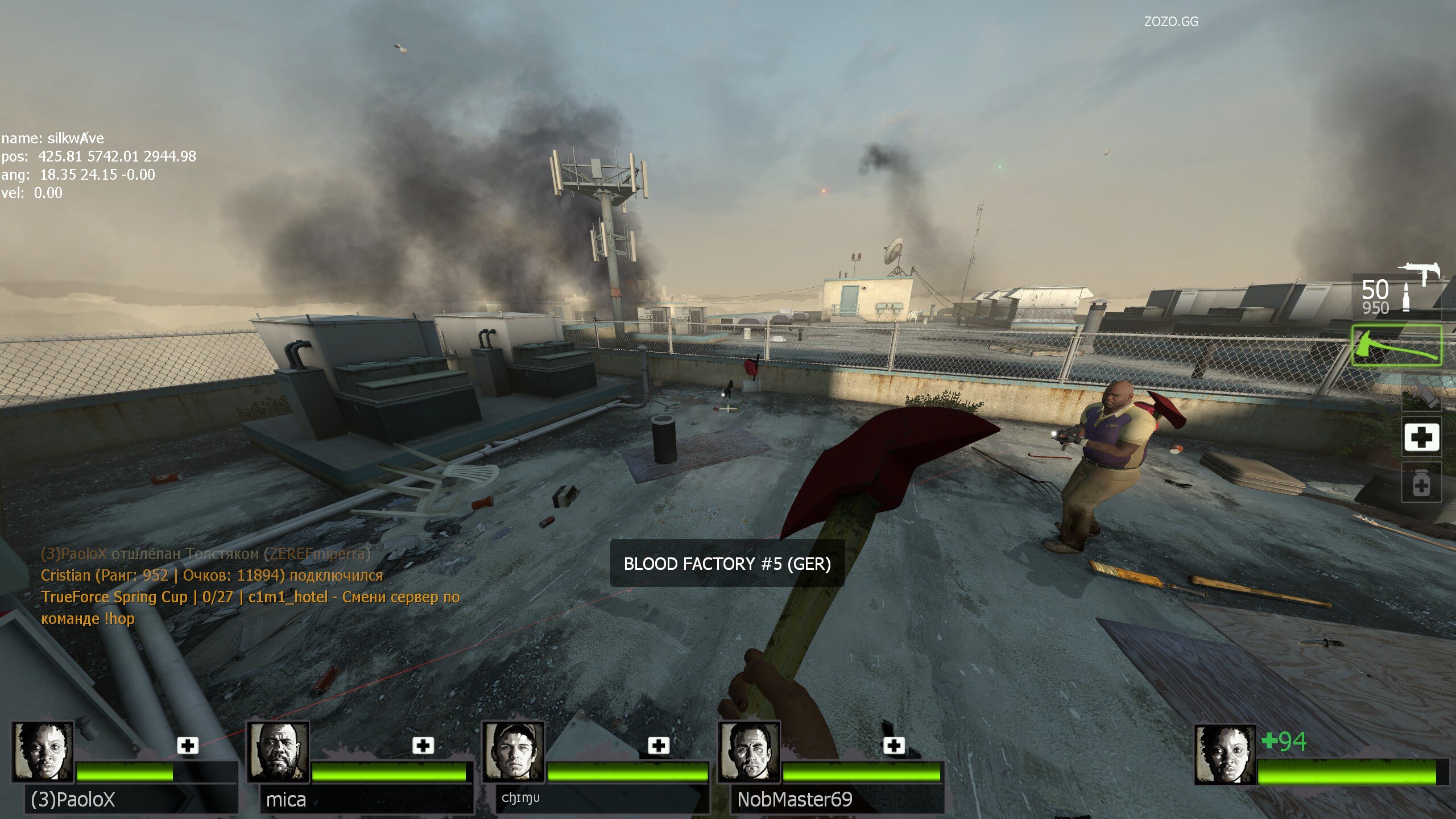Screen dimensions: 1456x819
Task: Choose the first aid kit slot
Action: click(x=1421, y=437)
